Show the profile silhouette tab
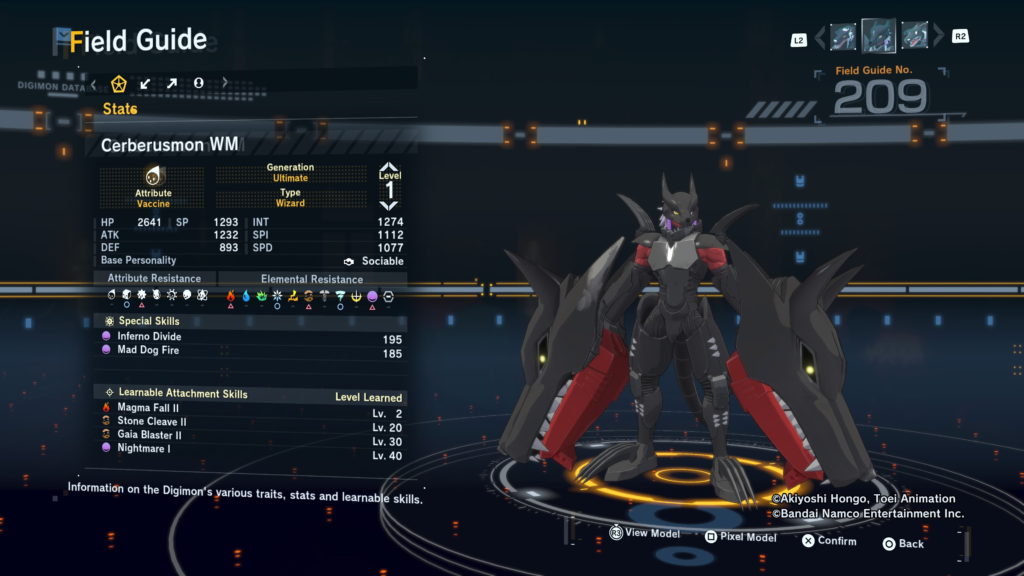1024x576 pixels. 198,83
